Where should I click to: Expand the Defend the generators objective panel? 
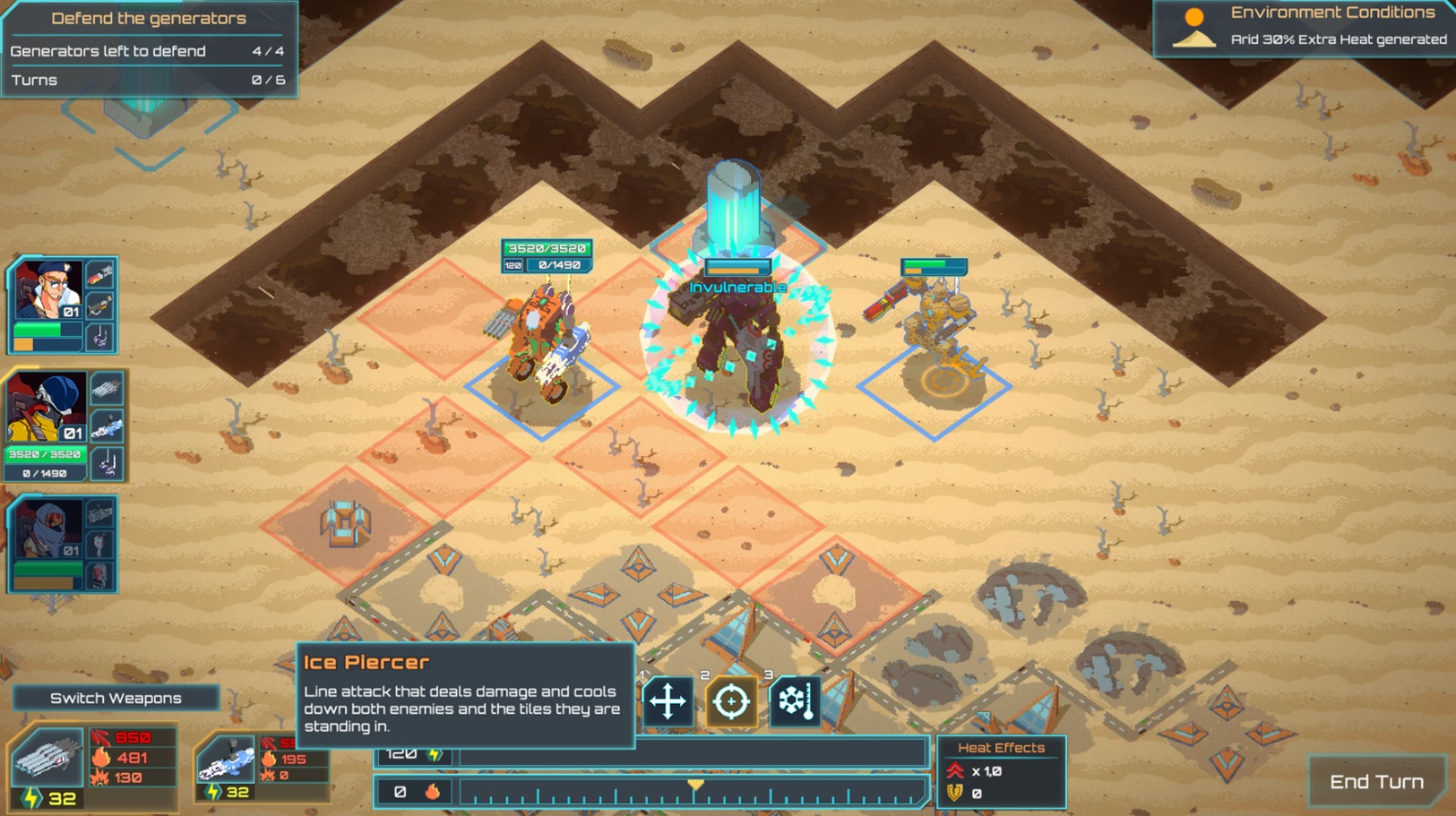click(148, 18)
